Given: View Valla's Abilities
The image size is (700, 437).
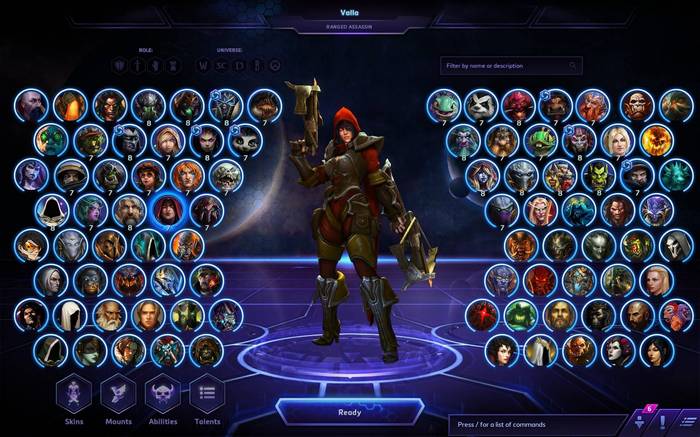Looking at the screenshot, I should pyautogui.click(x=162, y=393).
